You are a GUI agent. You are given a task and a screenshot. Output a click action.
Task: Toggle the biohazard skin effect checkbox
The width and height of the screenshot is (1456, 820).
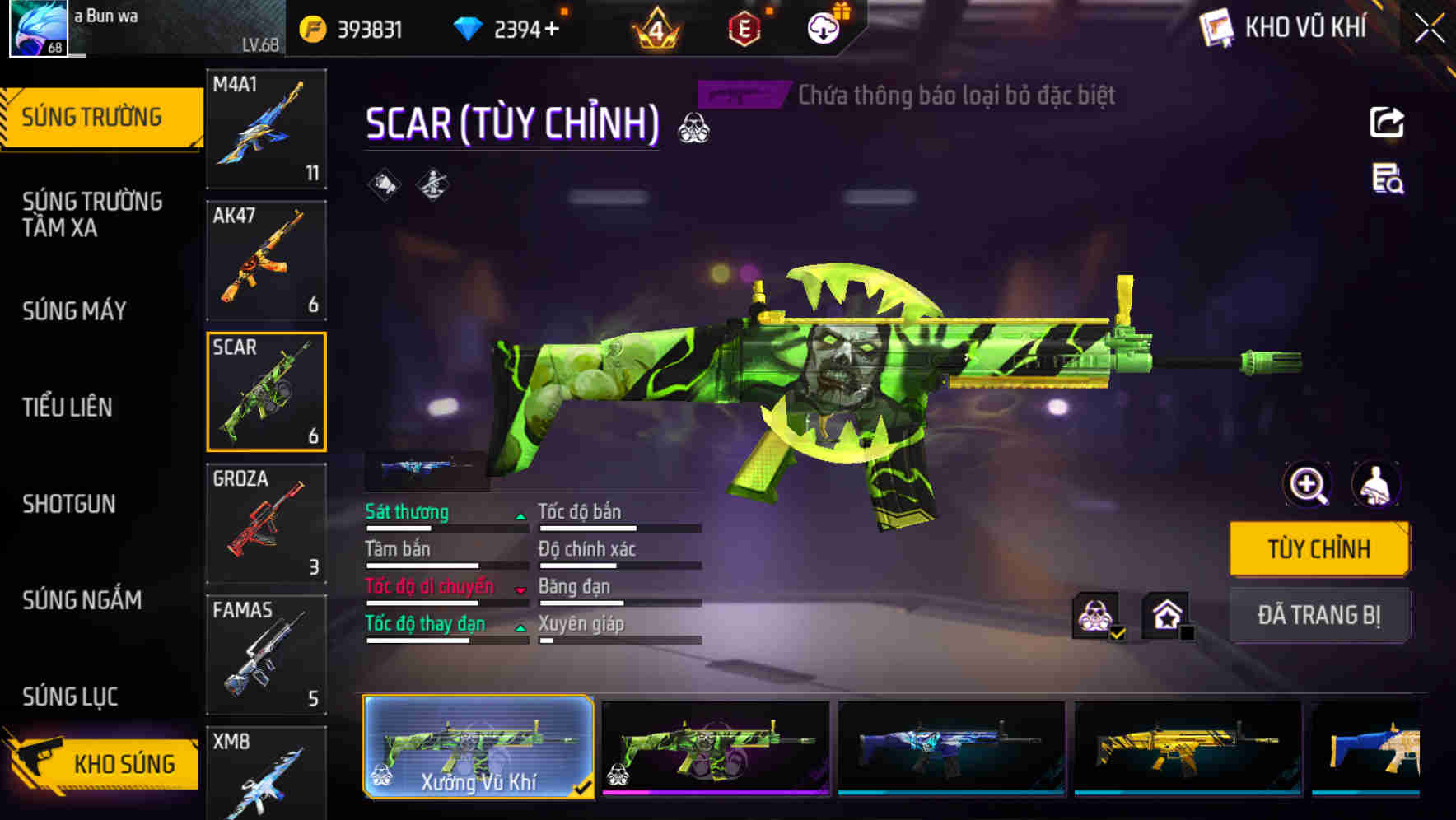(1096, 617)
